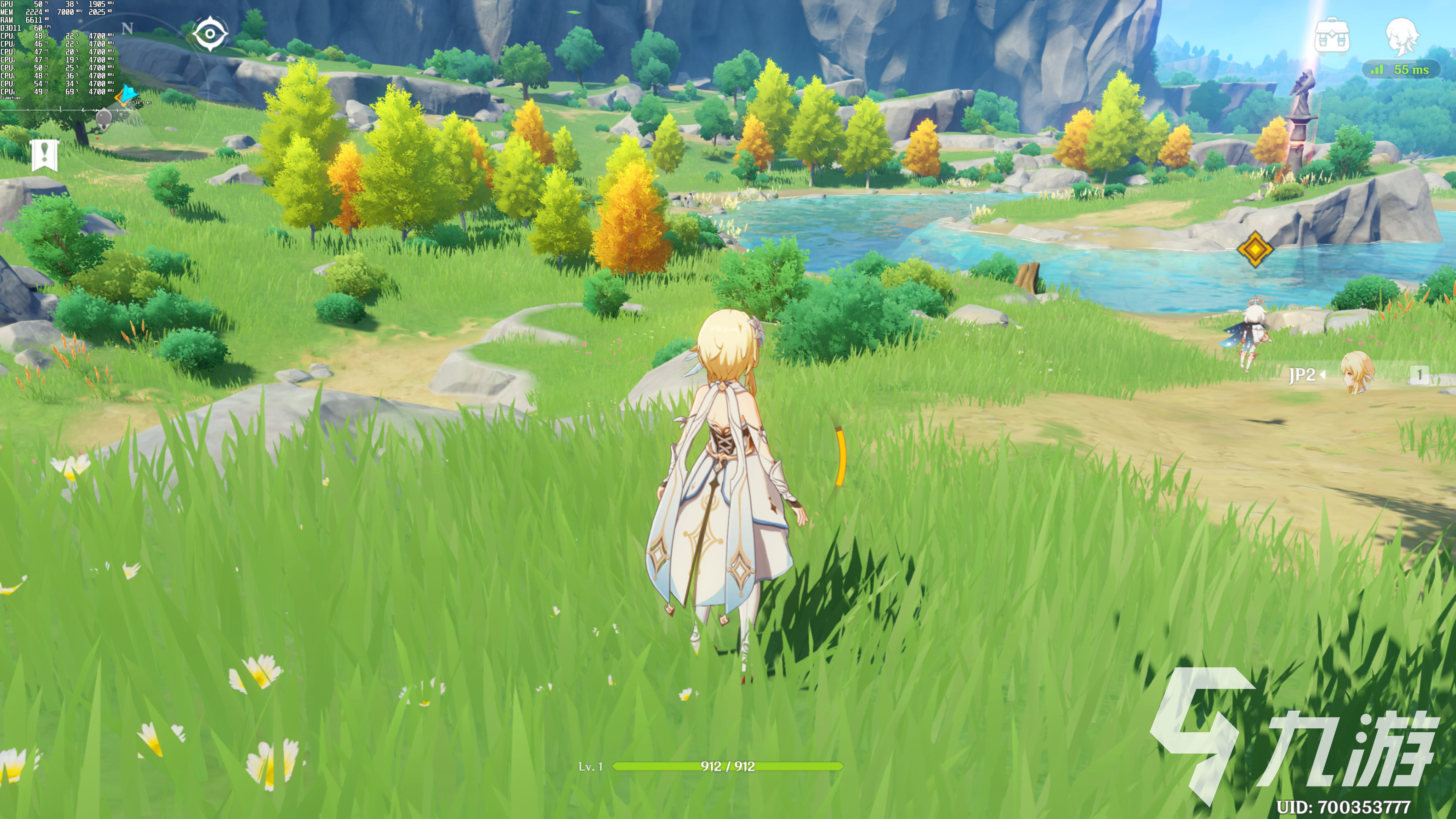Select the blonde party member in slot 1
1456x819 pixels.
point(1357,373)
